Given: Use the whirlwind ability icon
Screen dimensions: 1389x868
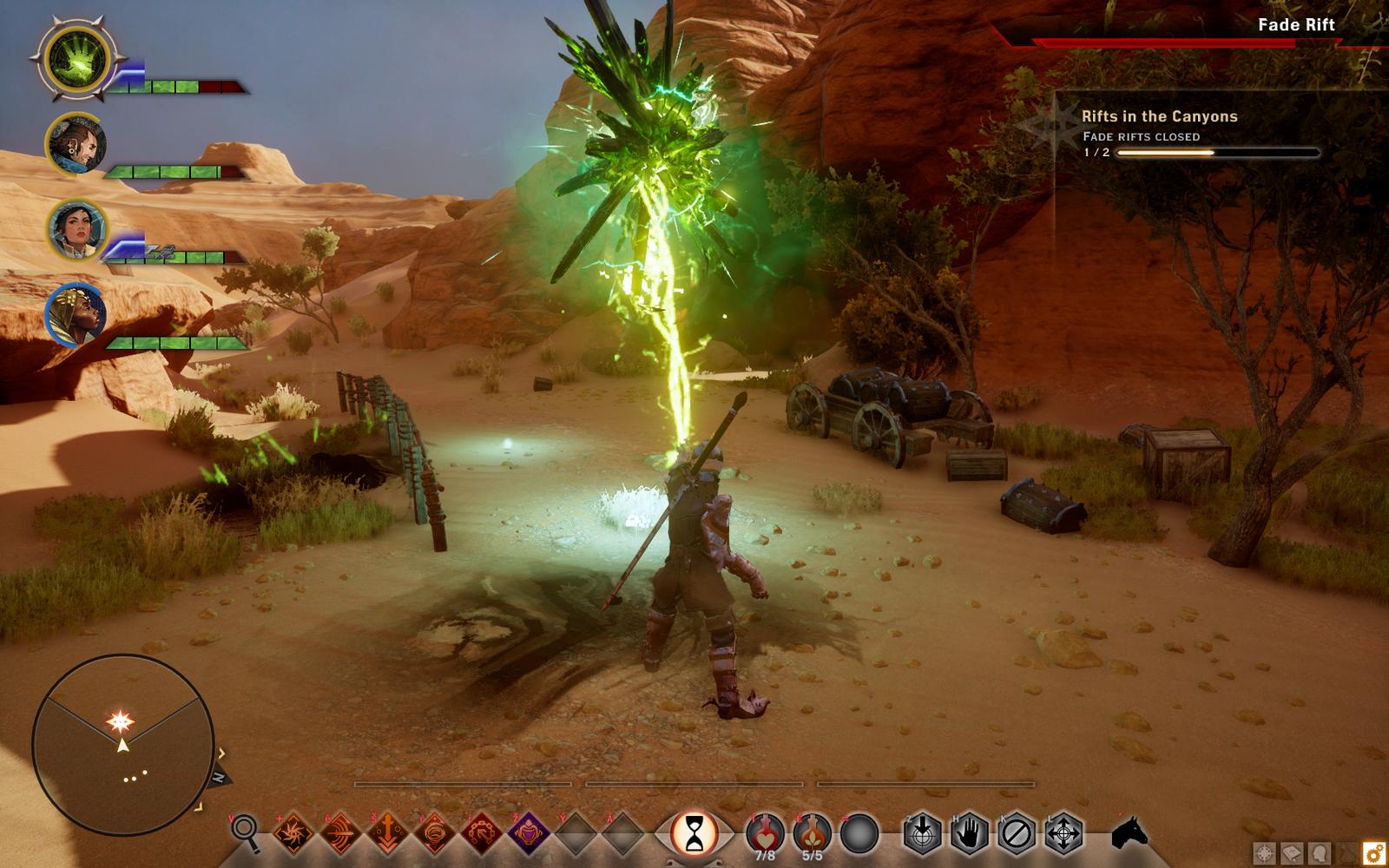Looking at the screenshot, I should tap(434, 834).
